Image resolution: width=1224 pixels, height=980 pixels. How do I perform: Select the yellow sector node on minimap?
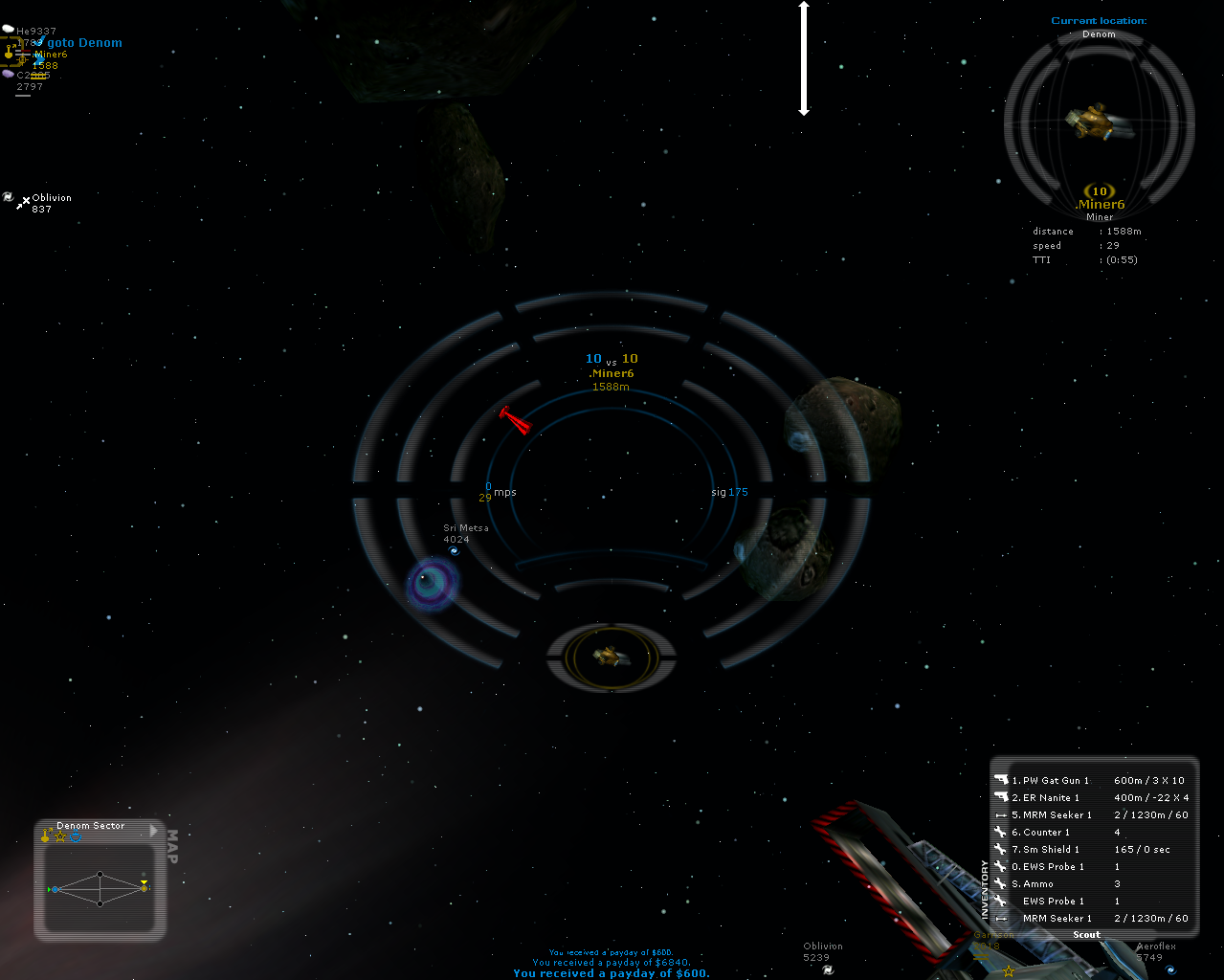point(144,888)
